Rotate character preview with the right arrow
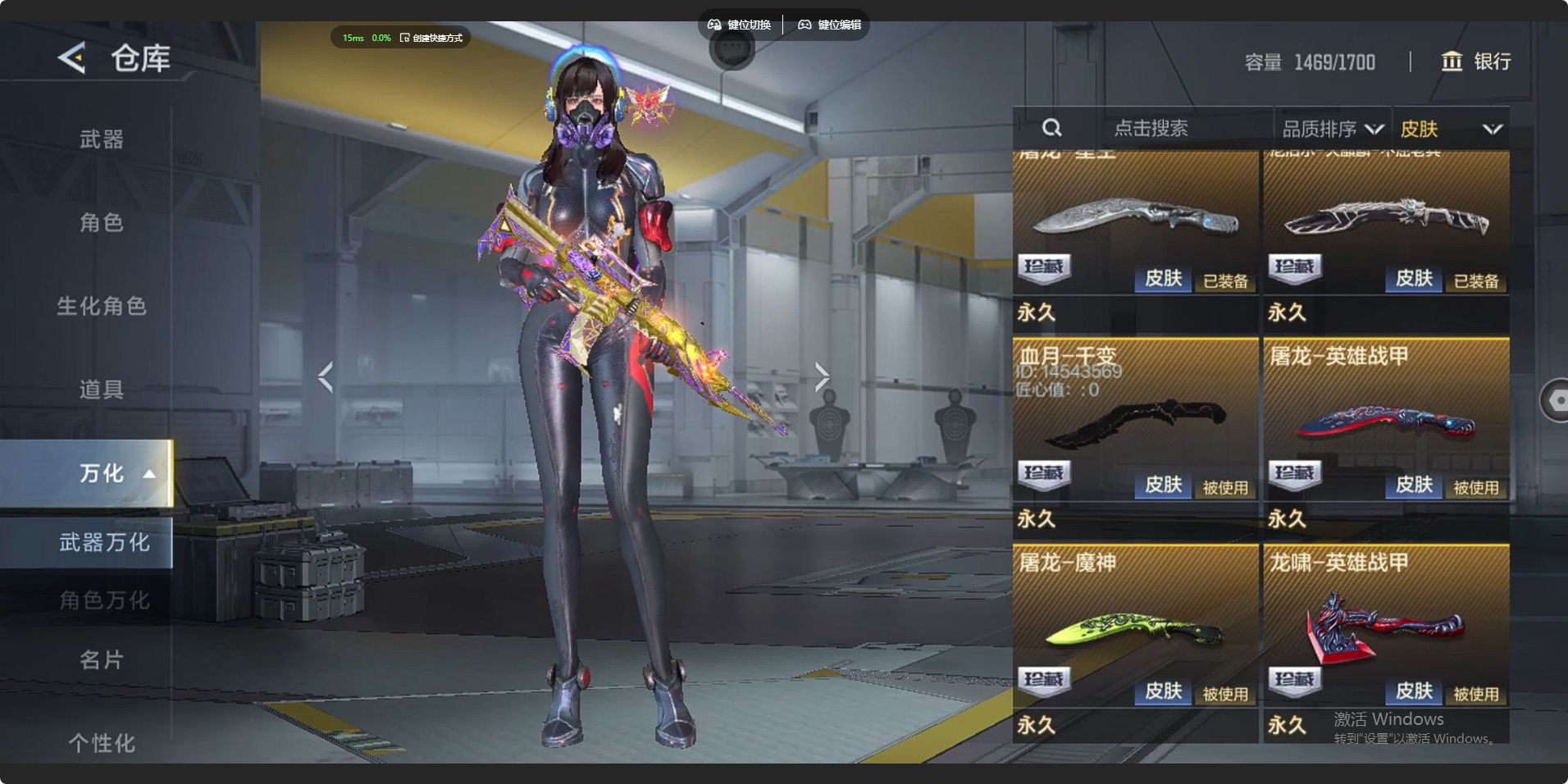The height and width of the screenshot is (784, 1568). pos(822,376)
